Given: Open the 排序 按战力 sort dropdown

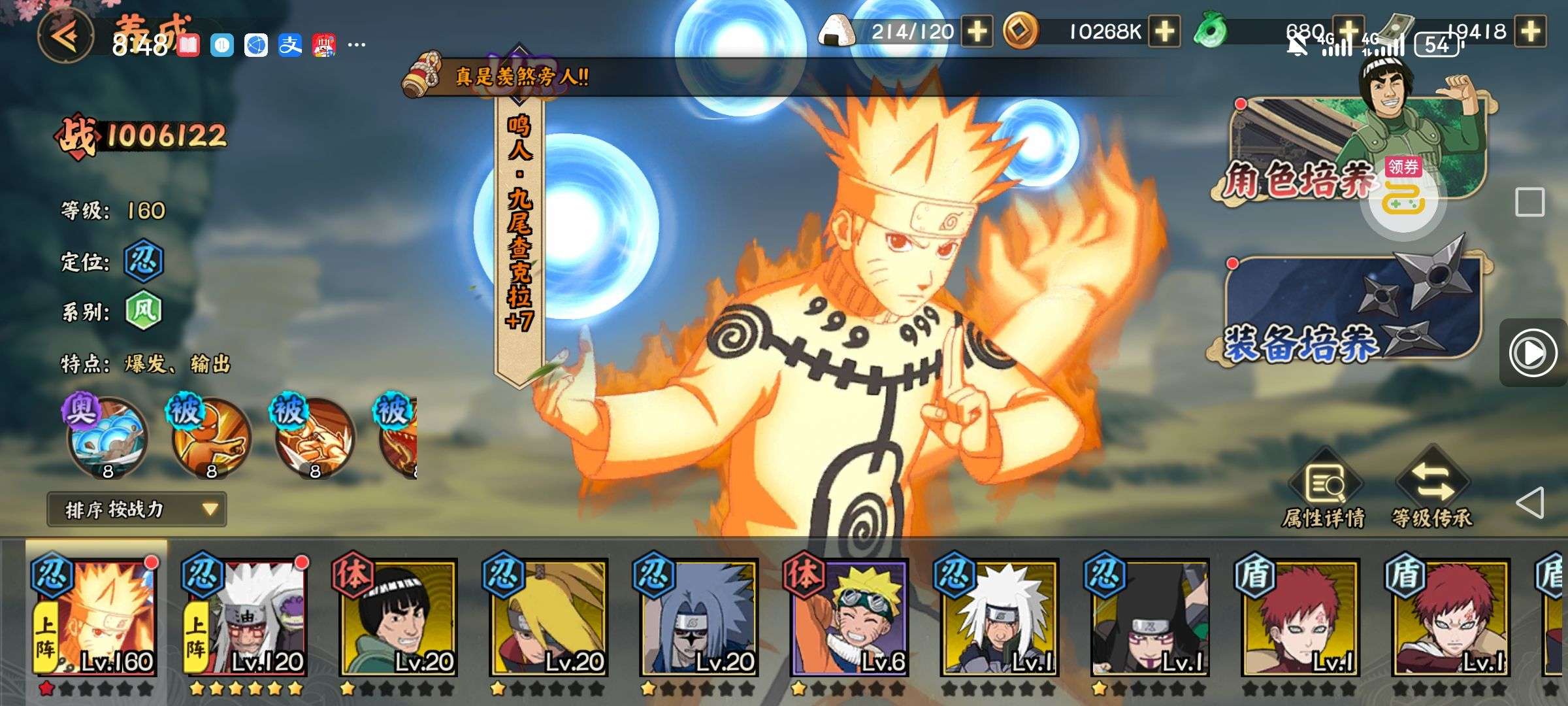Looking at the screenshot, I should [137, 509].
